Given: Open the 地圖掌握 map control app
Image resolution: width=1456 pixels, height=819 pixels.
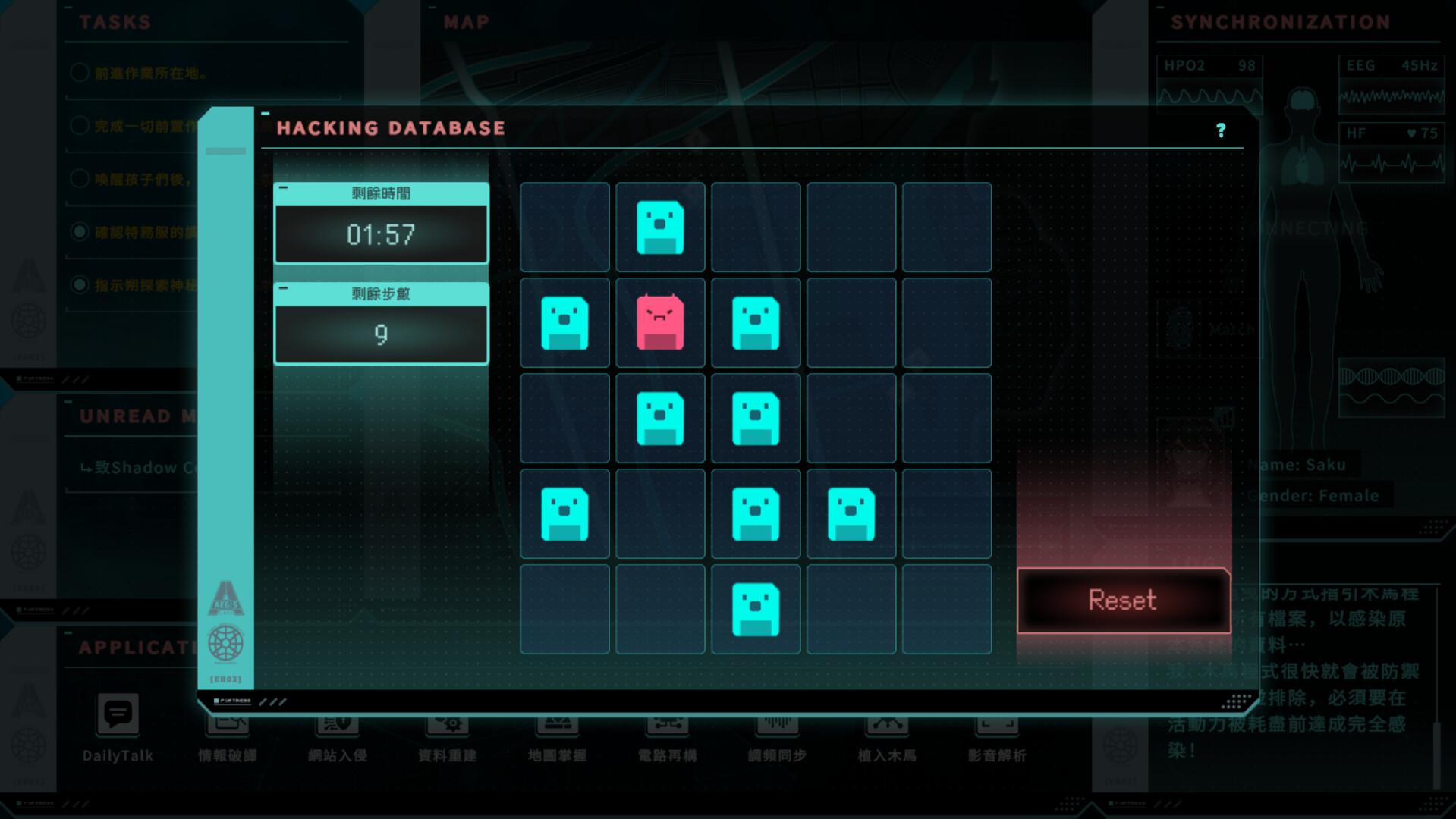Looking at the screenshot, I should [557, 726].
